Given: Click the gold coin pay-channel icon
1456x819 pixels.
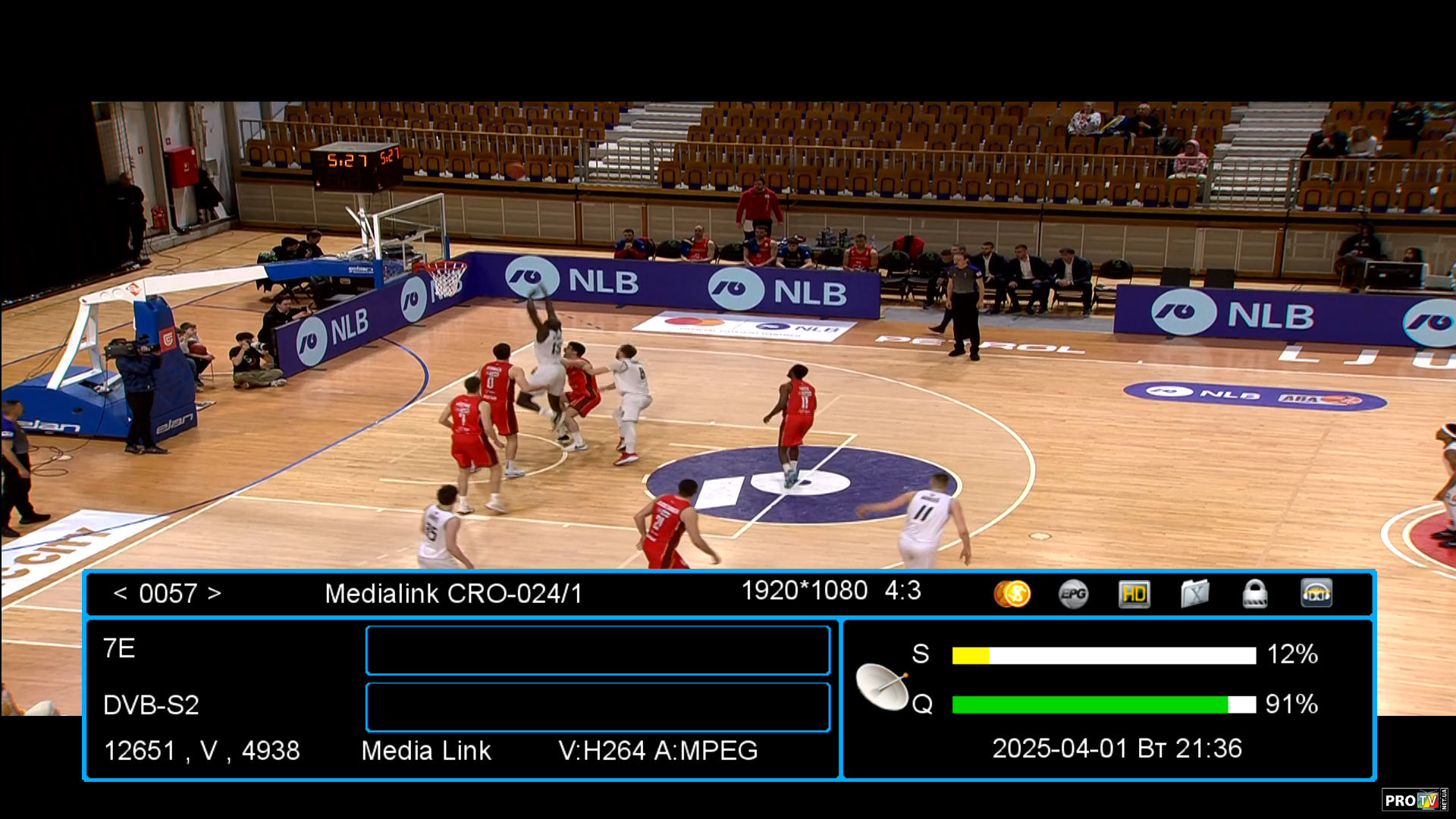Looking at the screenshot, I should pyautogui.click(x=1012, y=594).
